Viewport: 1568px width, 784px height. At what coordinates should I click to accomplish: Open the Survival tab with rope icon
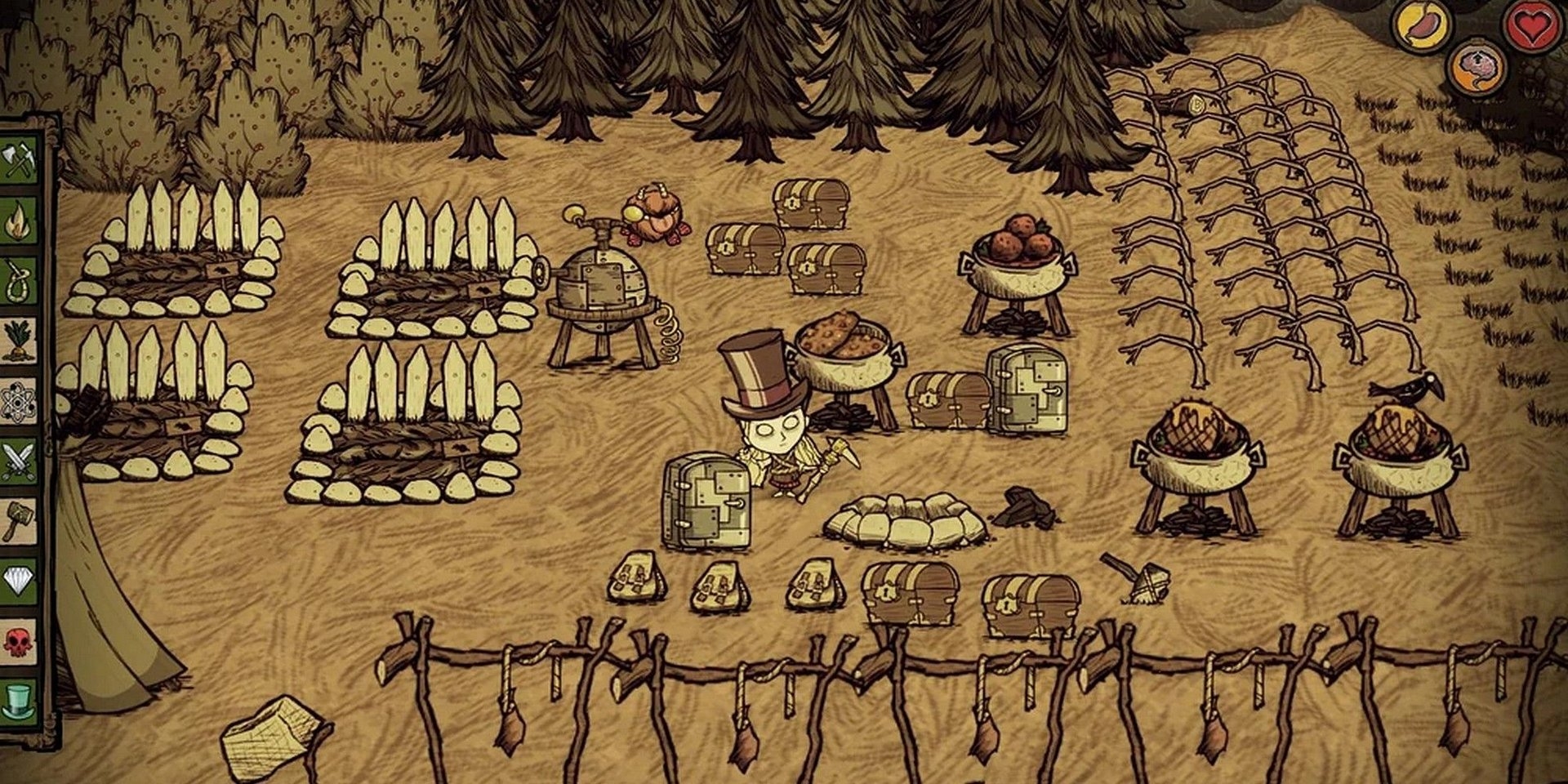click(18, 280)
